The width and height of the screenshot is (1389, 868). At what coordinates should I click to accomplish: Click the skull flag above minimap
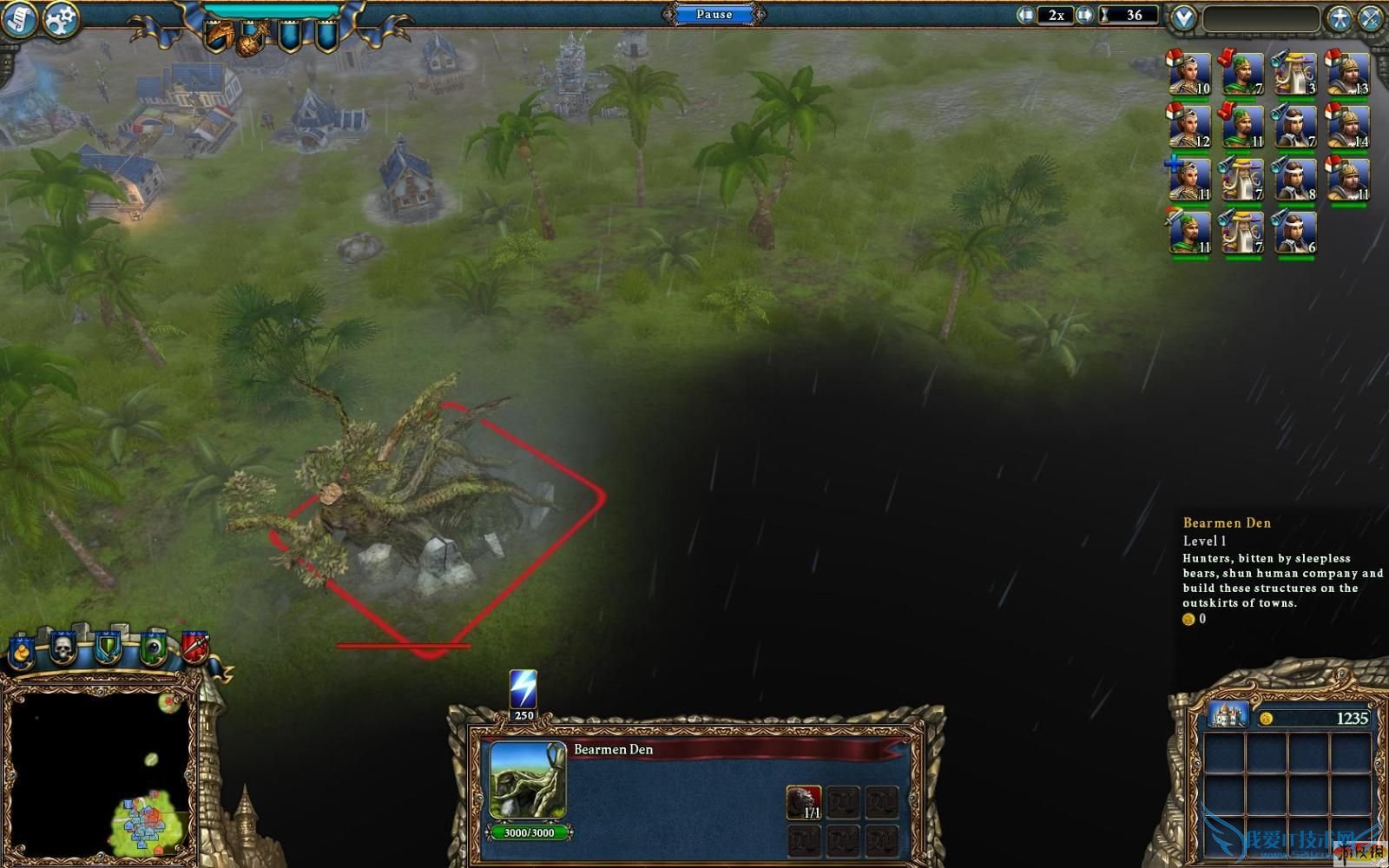click(63, 647)
